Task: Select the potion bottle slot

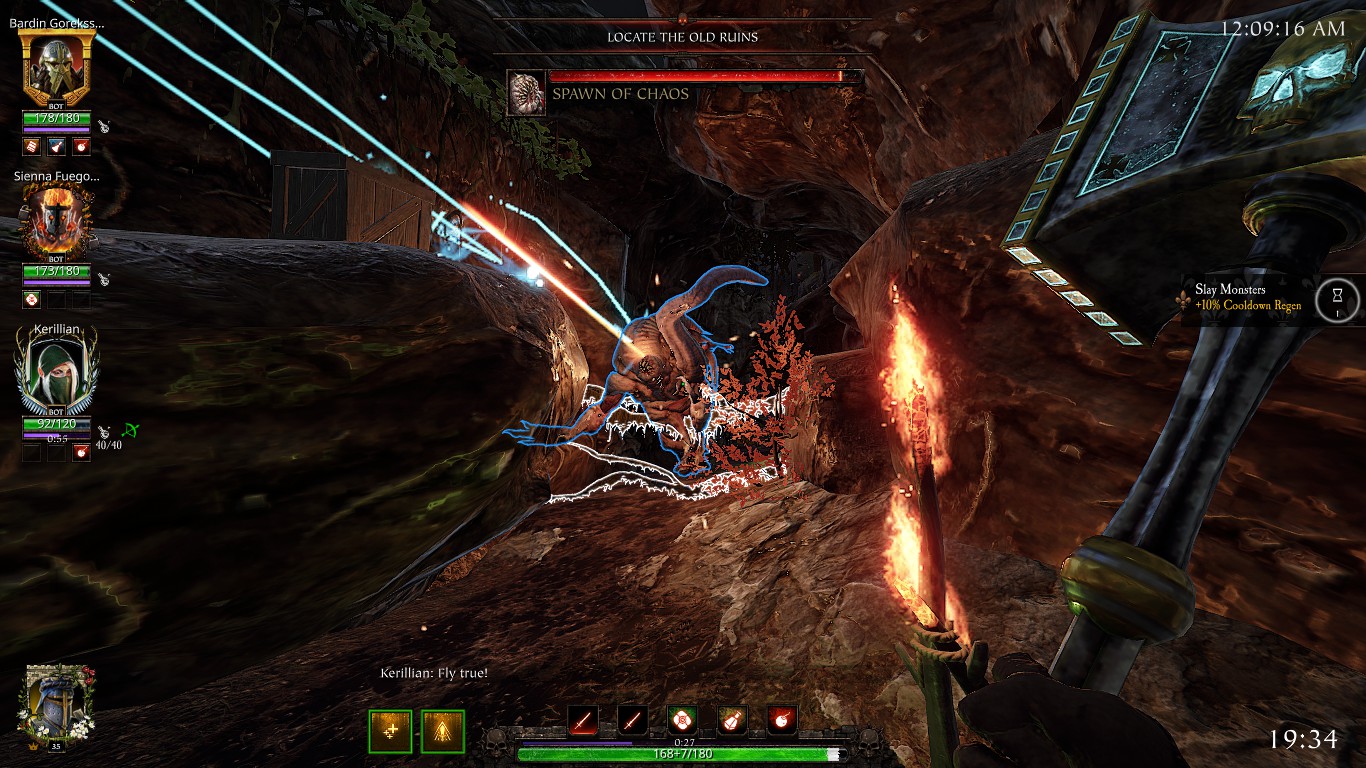Action: 732,719
